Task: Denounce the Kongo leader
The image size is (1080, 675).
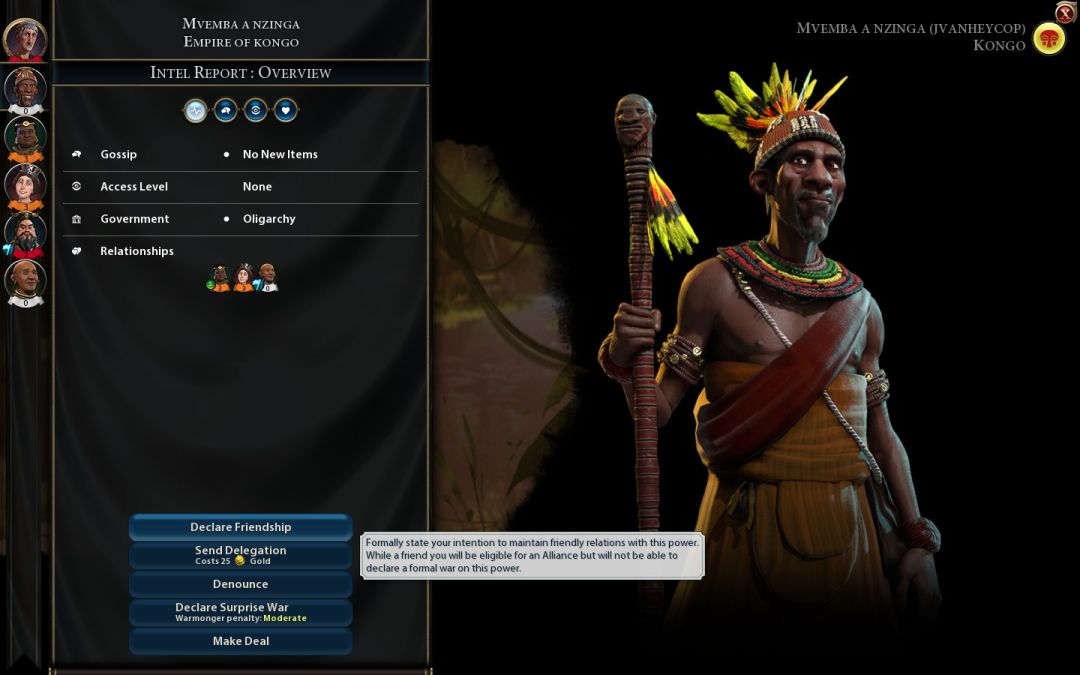Action: (240, 584)
